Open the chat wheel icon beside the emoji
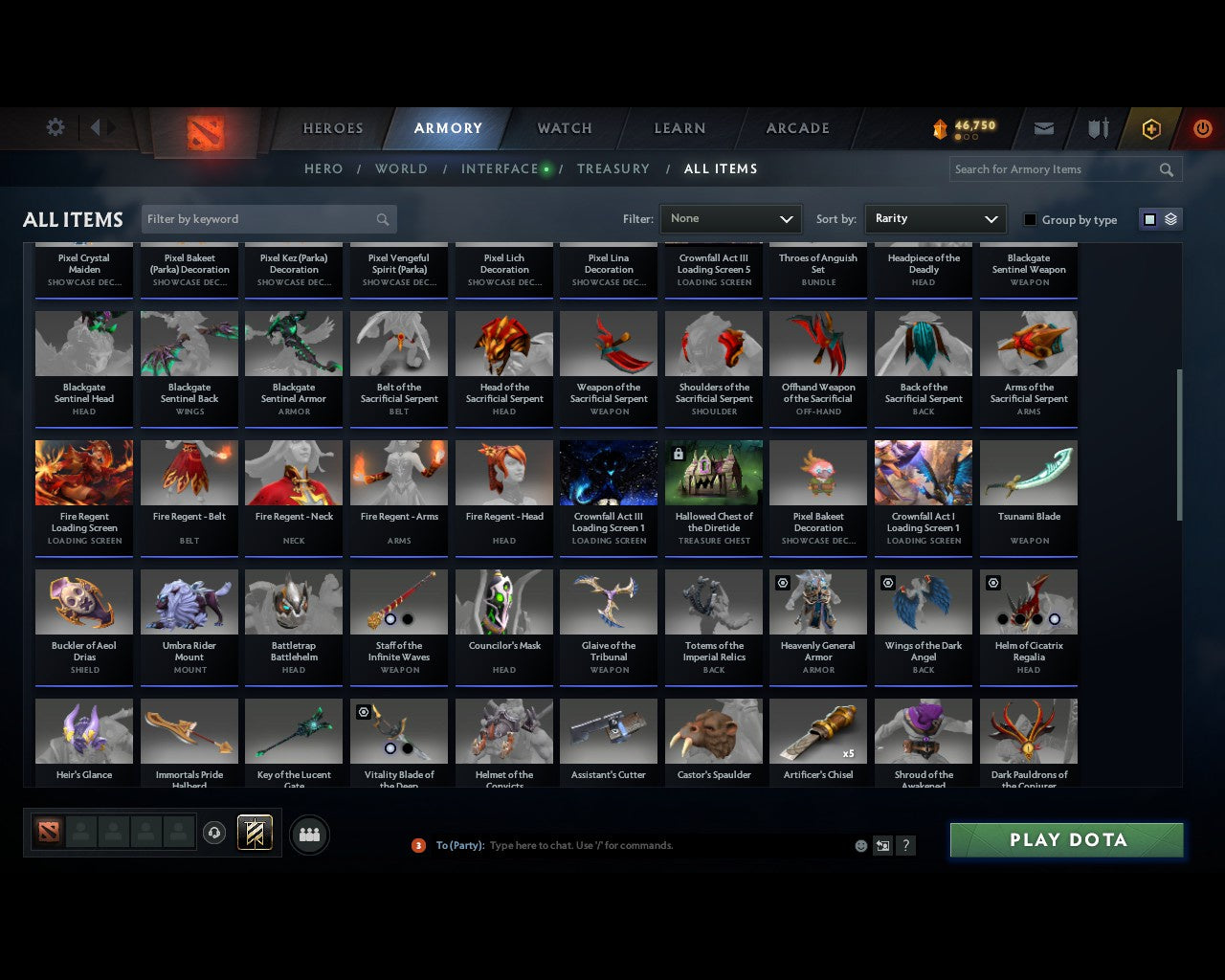 pyautogui.click(x=881, y=846)
